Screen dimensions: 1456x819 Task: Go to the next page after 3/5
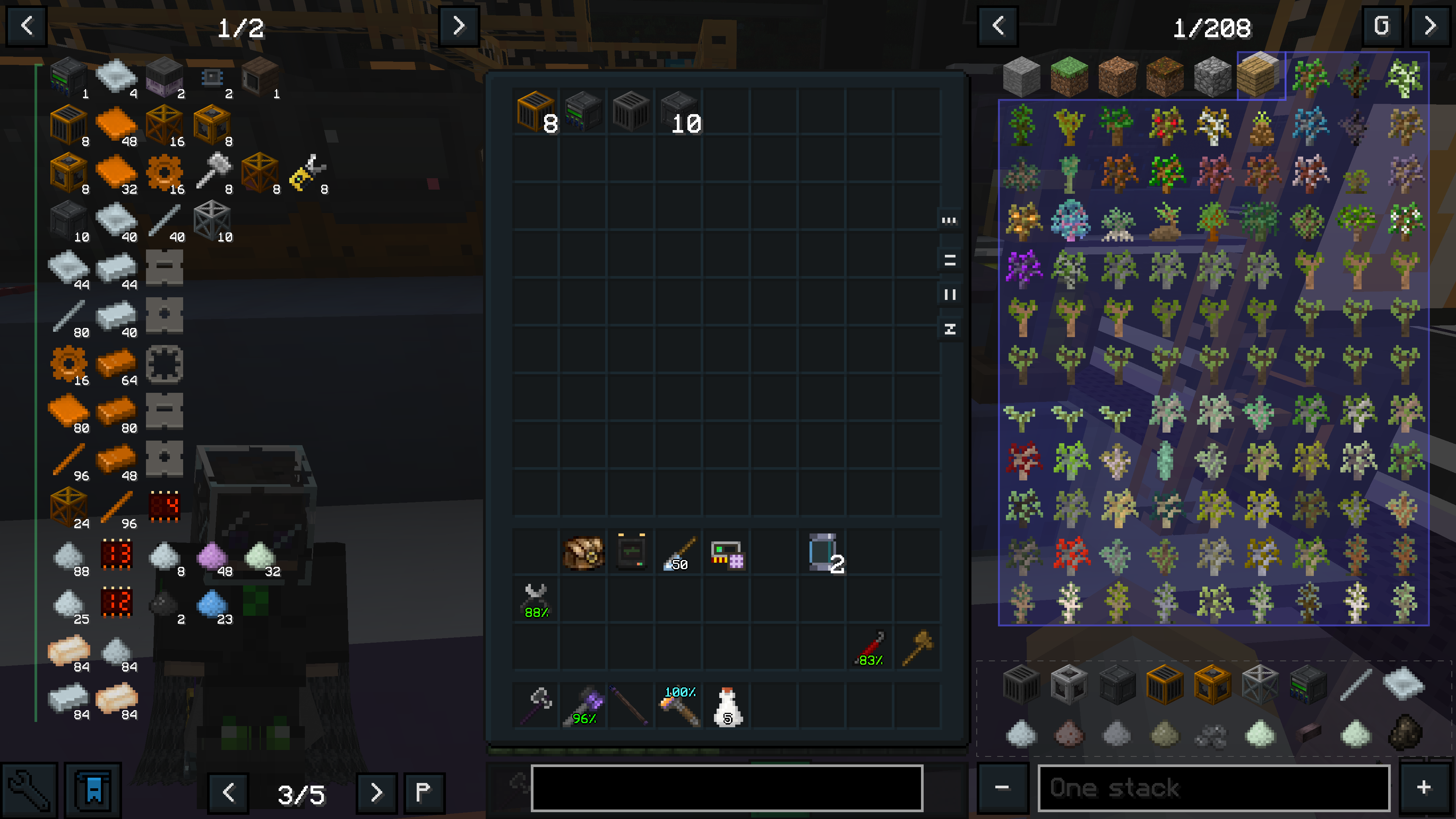coord(377,792)
